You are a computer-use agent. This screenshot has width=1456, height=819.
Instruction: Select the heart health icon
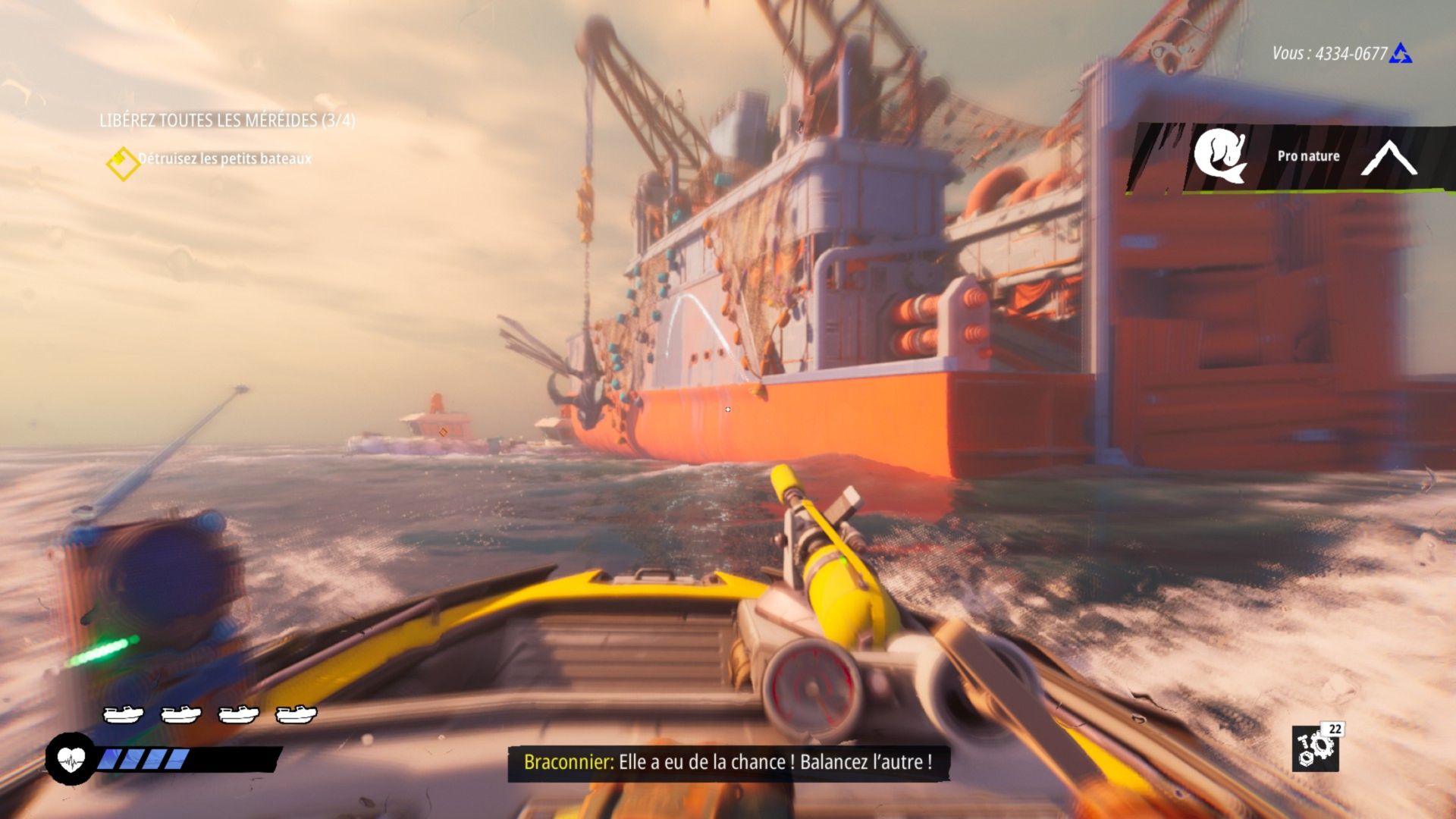coord(71,758)
